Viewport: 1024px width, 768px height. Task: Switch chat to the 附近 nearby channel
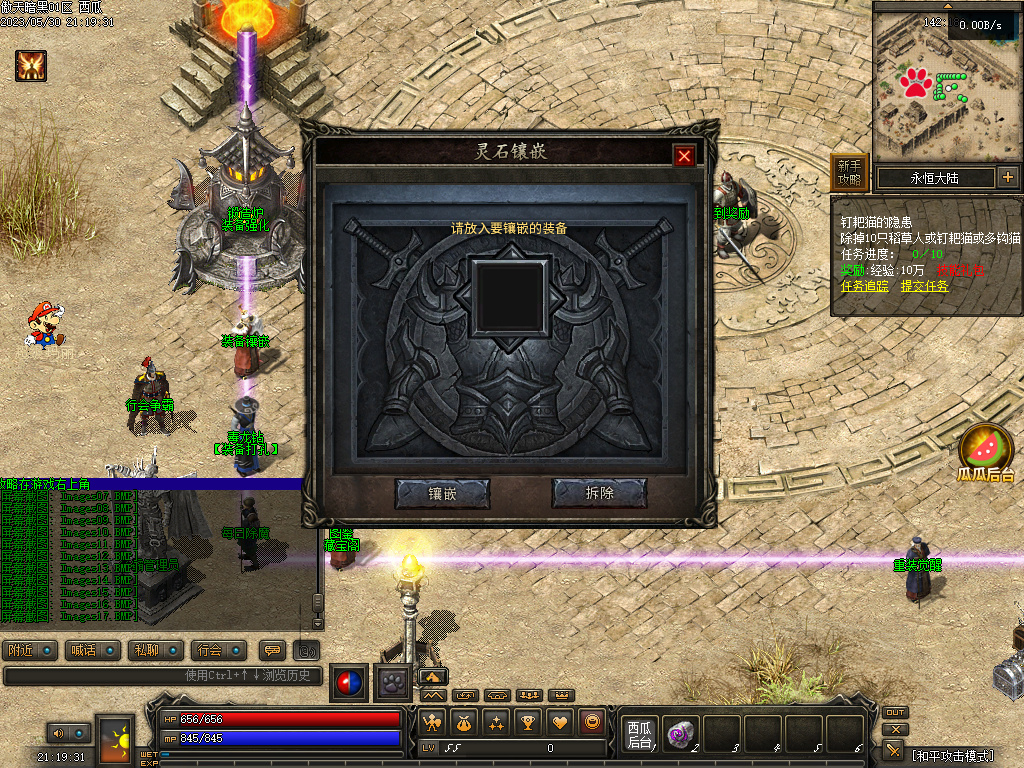(x=30, y=650)
